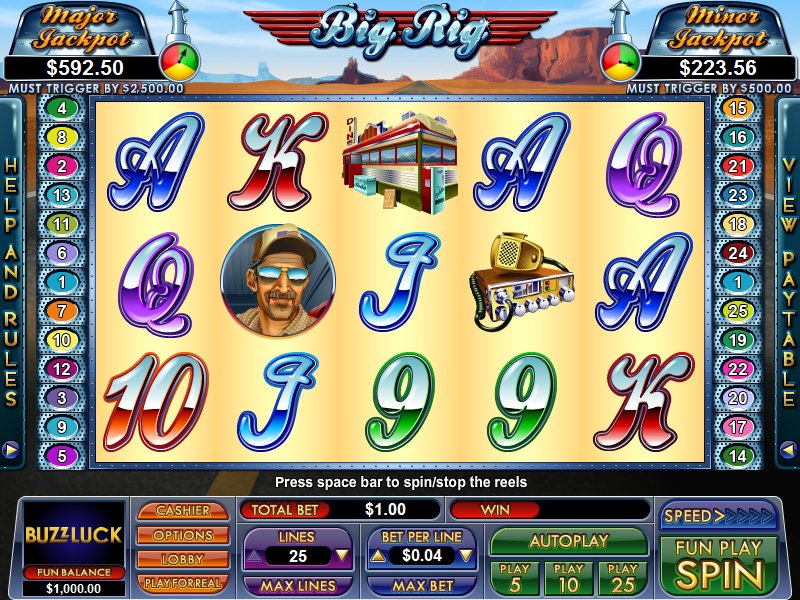Raise the bet per line
Image resolution: width=800 pixels, height=600 pixels.
378,554
